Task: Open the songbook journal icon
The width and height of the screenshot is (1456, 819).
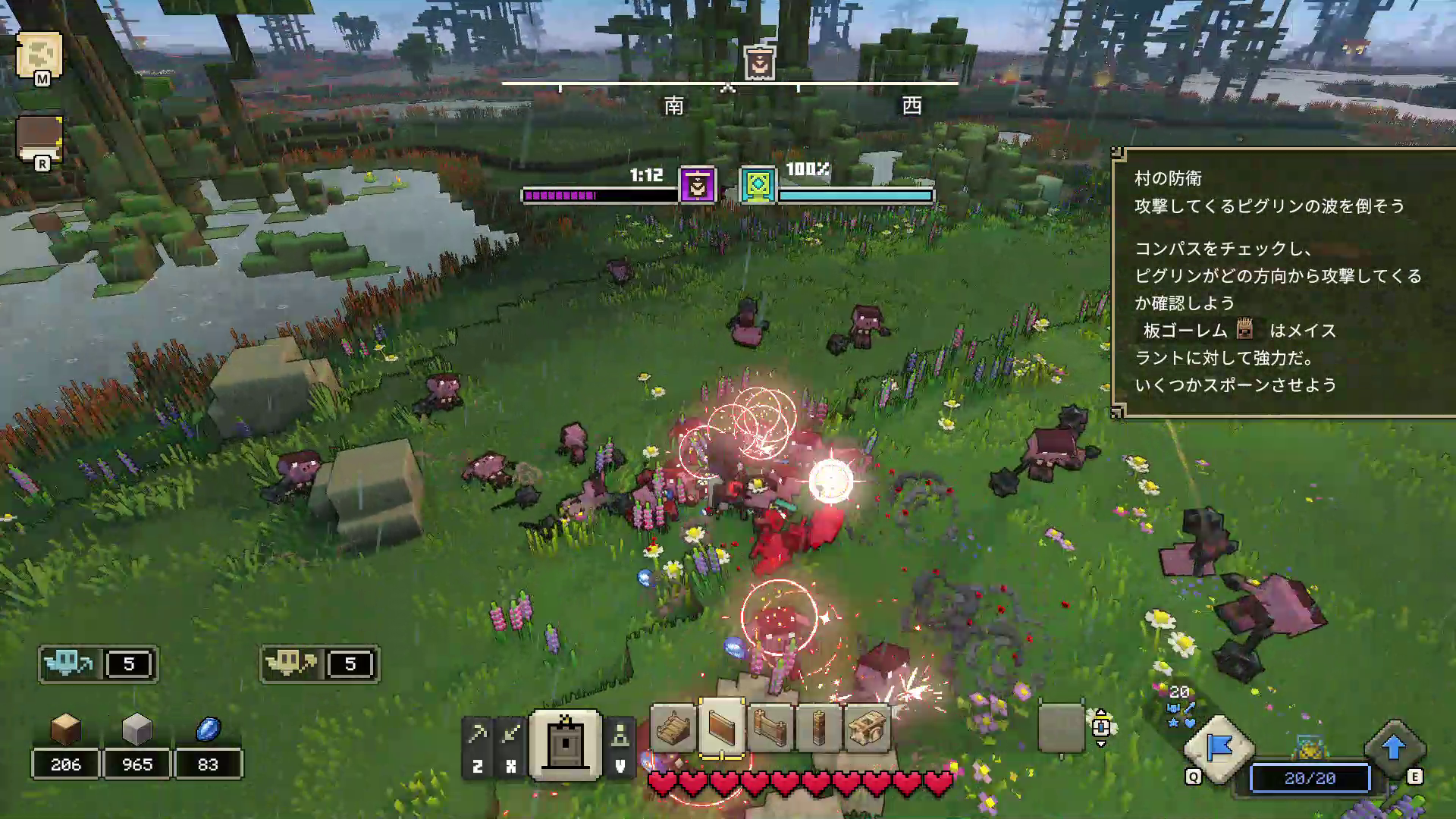Action: pos(39,139)
